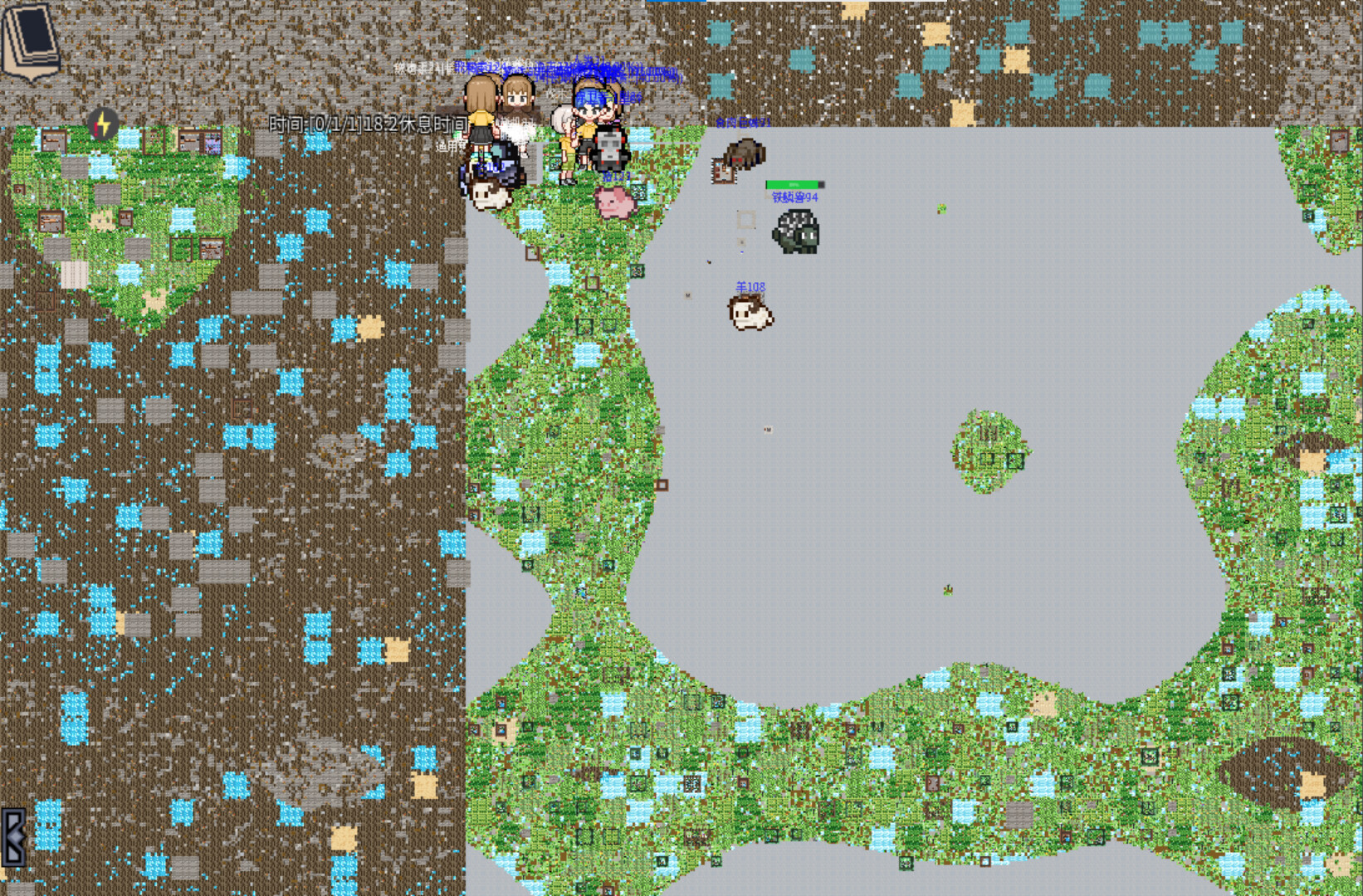Click the blue label 食肉巨兽91

click(745, 123)
